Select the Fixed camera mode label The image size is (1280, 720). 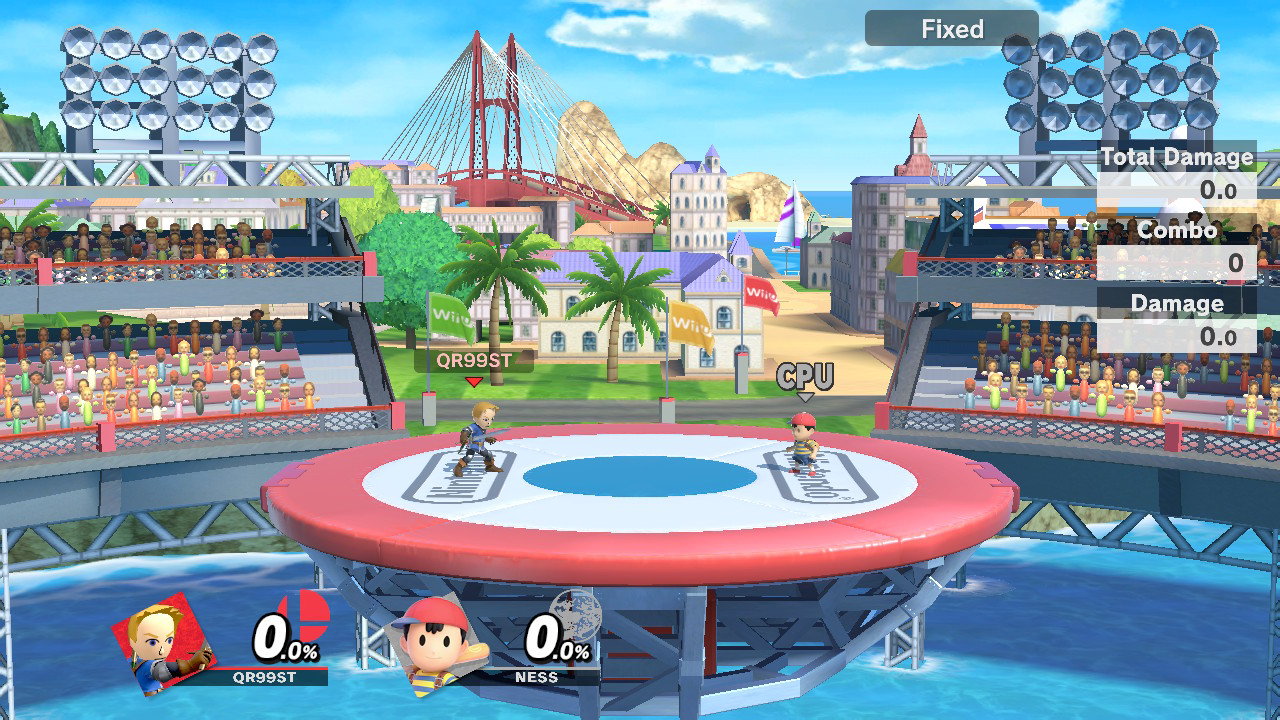[x=951, y=29]
